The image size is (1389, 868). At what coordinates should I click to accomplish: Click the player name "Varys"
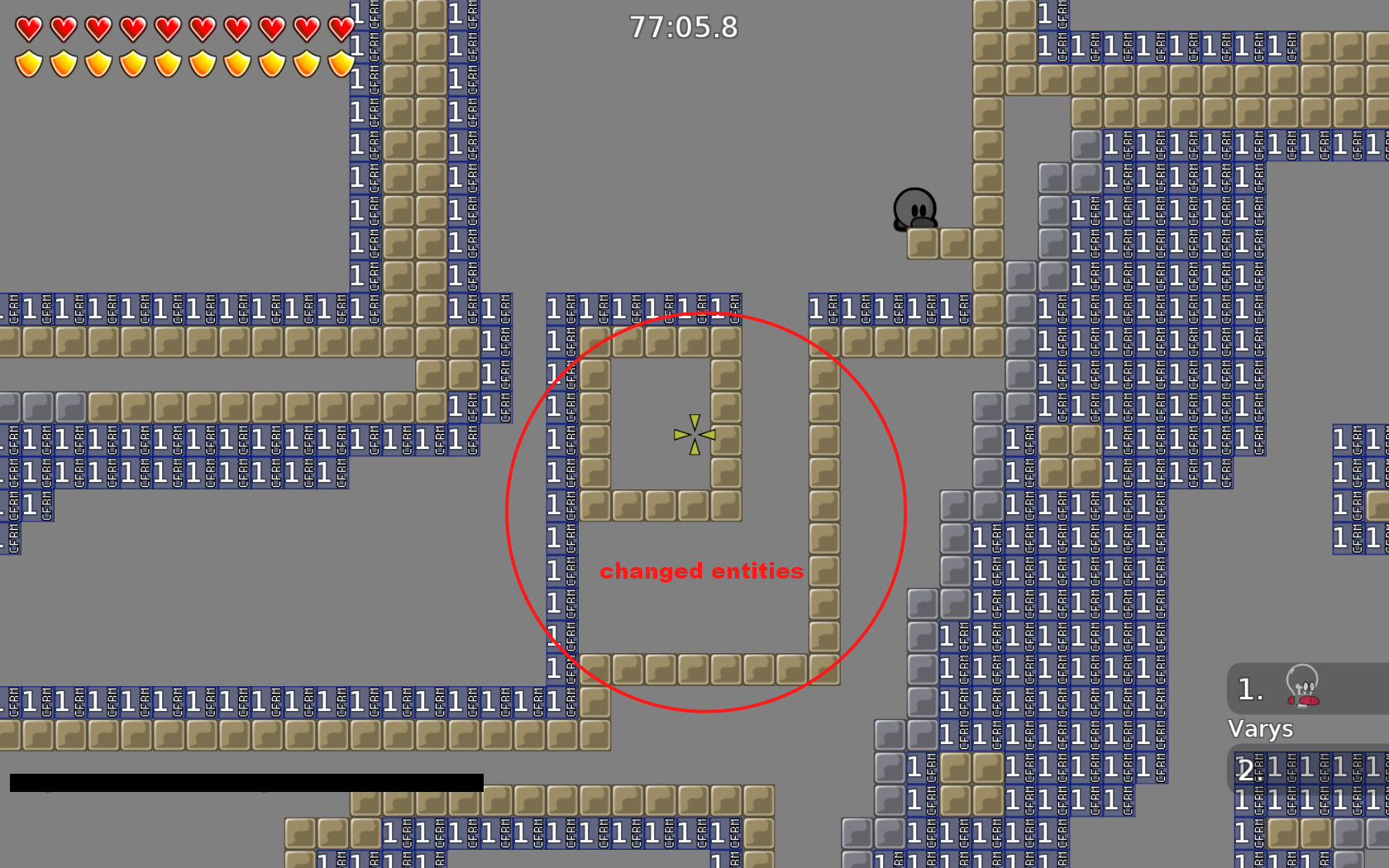coord(1260,729)
